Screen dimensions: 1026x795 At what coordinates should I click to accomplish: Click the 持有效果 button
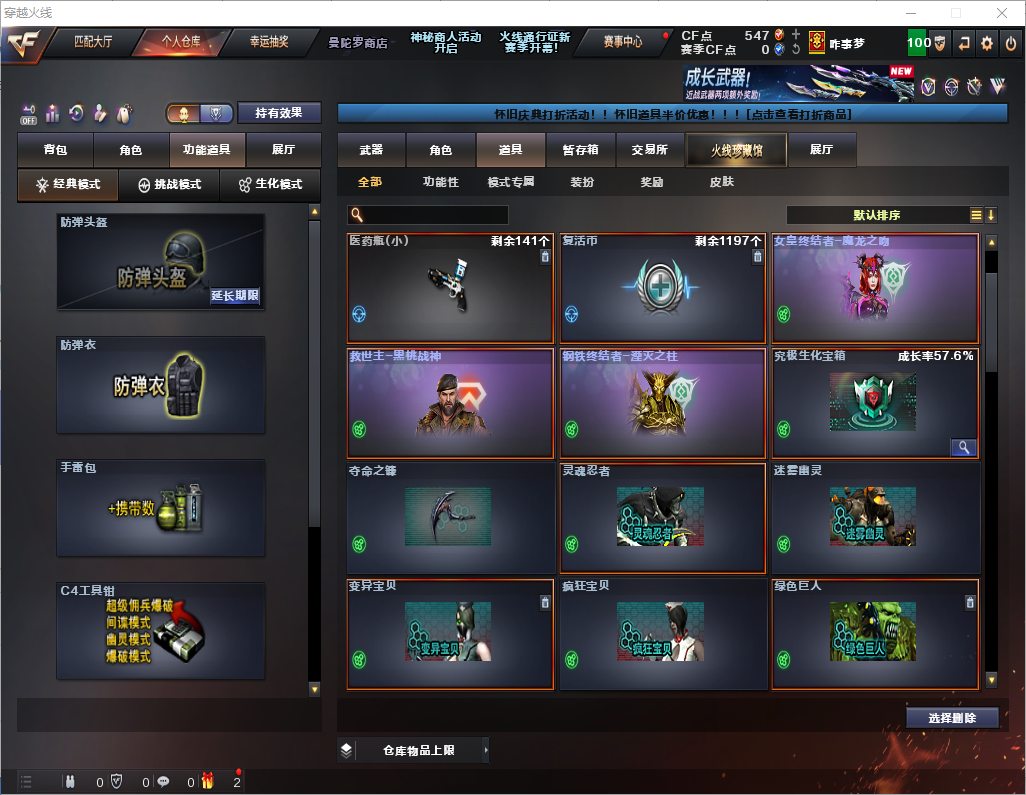[279, 113]
